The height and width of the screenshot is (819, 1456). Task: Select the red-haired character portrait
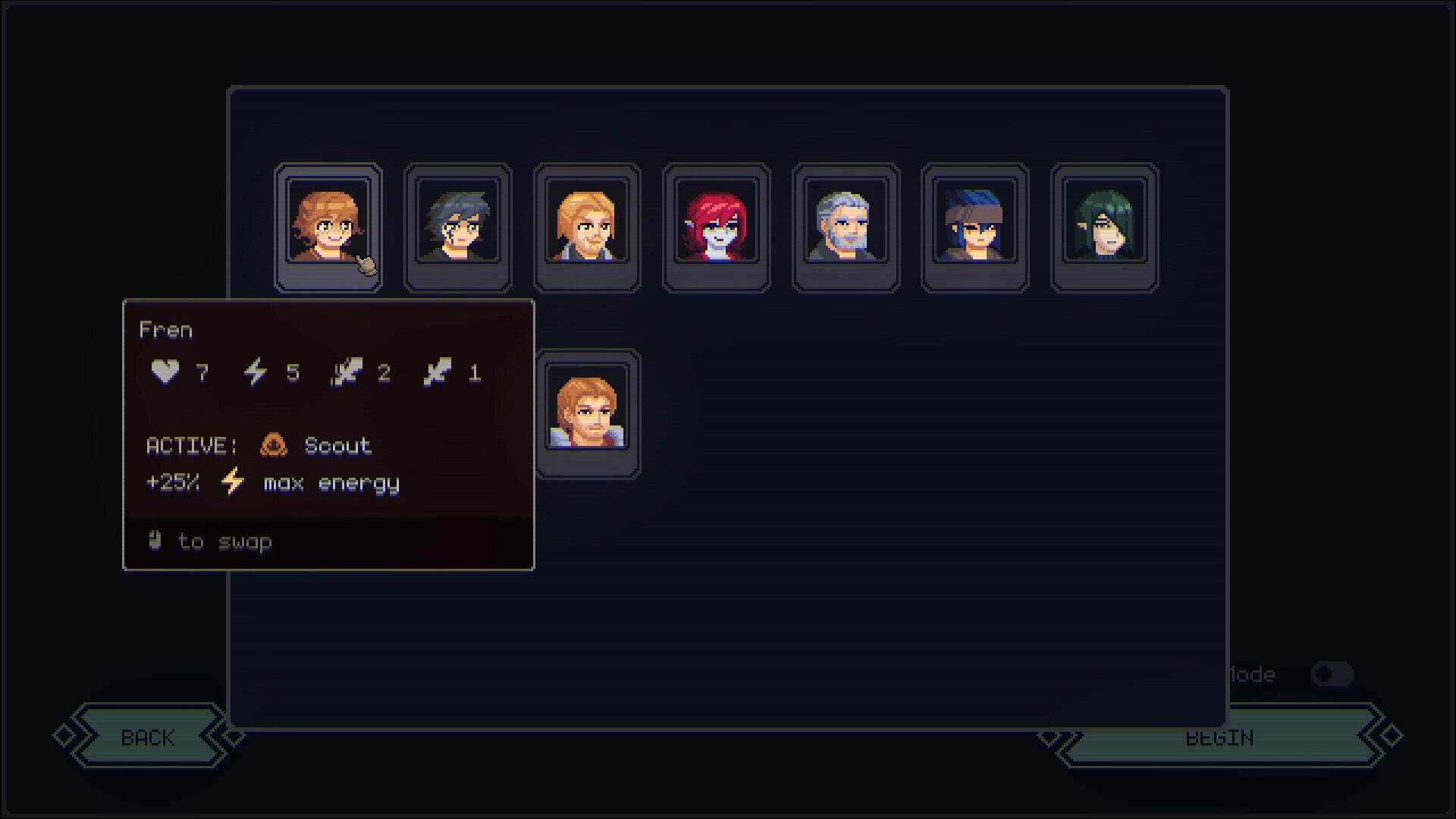[715, 227]
